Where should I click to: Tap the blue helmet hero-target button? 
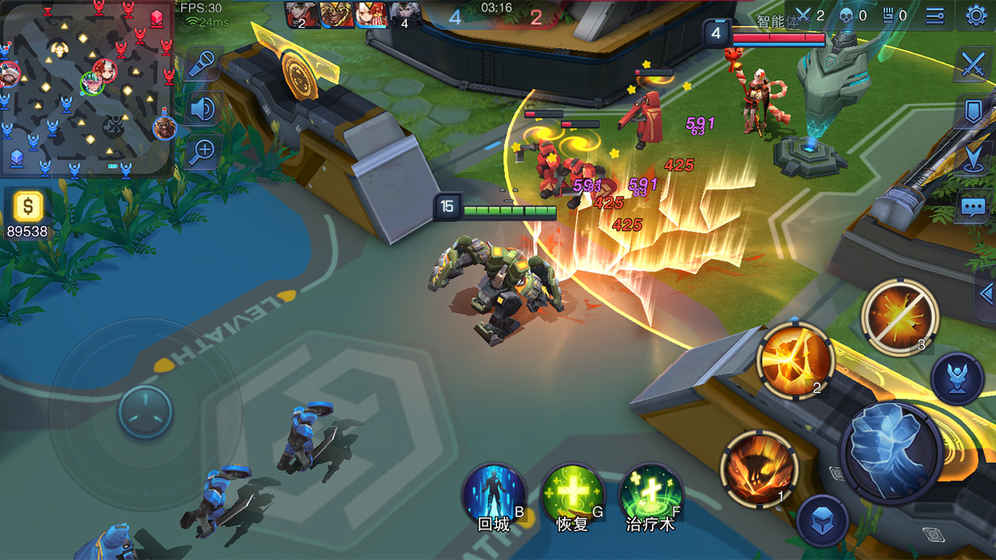click(957, 378)
